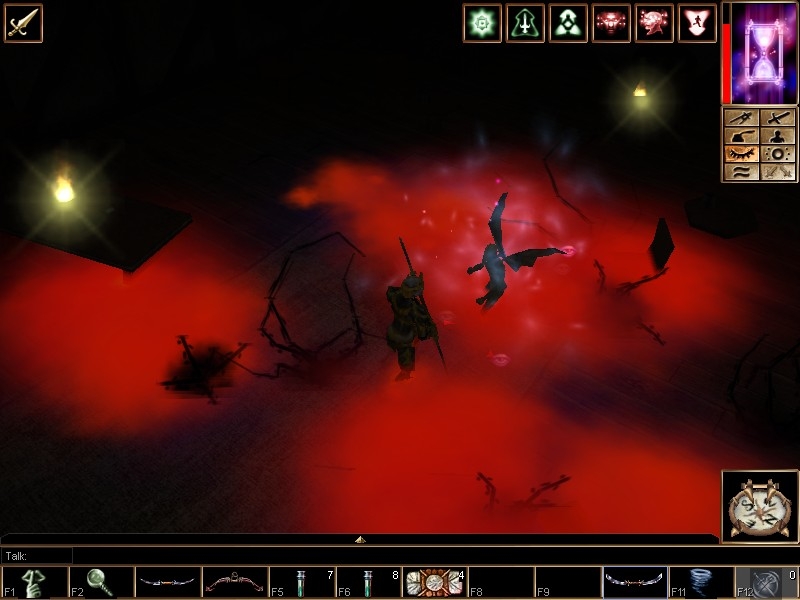Screen dimensions: 800x600
Task: Expand the chat window with the arrow
Action: point(360,540)
